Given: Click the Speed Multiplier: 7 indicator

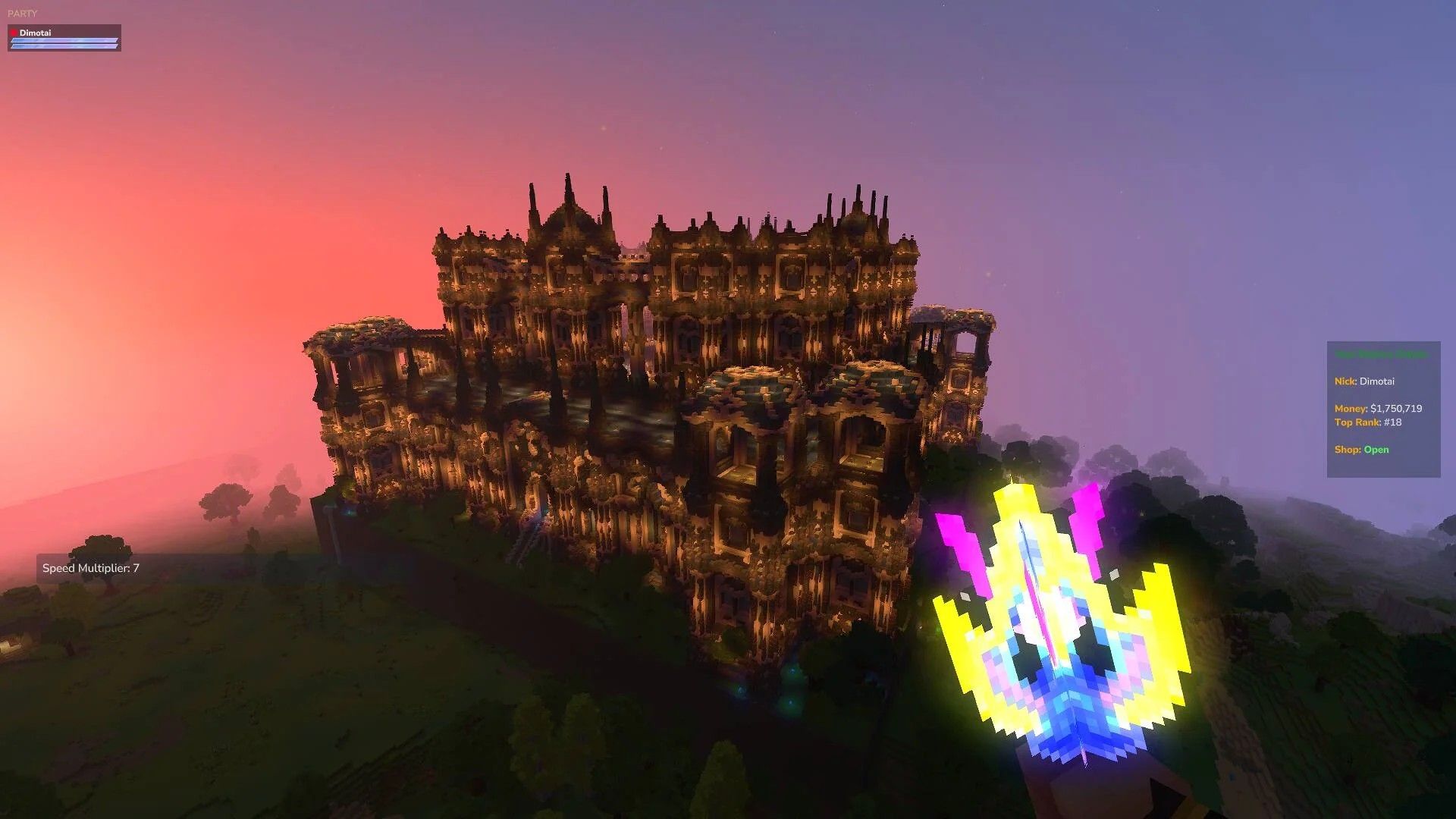Looking at the screenshot, I should point(89,567).
